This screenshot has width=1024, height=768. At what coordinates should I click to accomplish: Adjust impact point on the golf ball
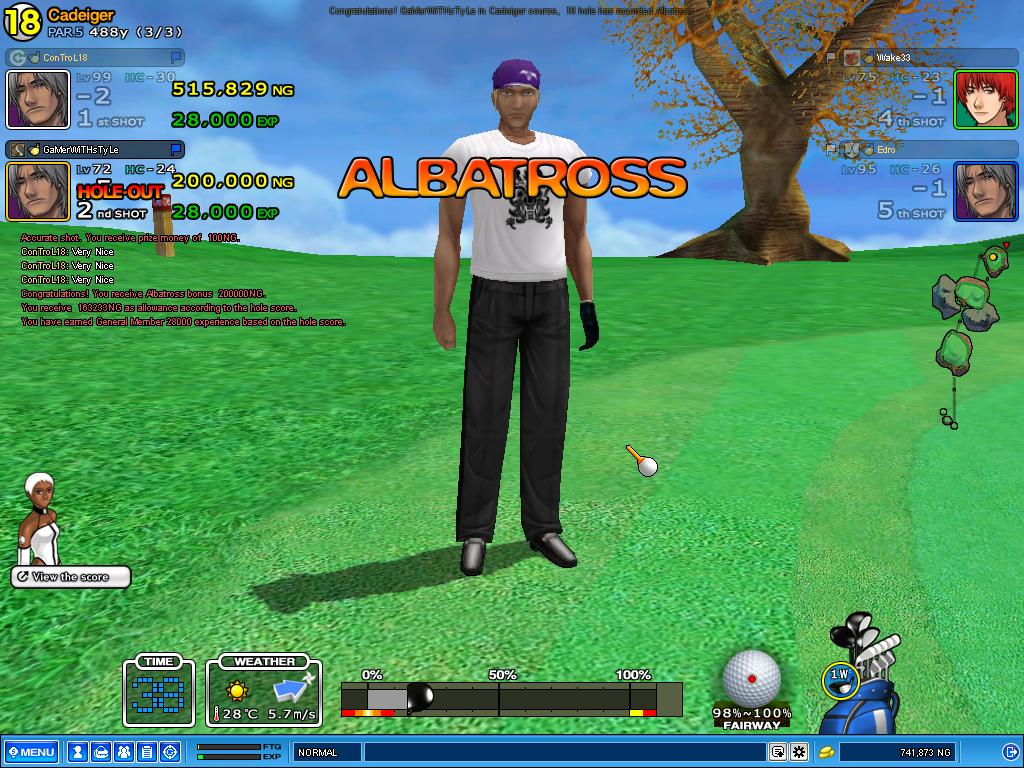pyautogui.click(x=751, y=678)
